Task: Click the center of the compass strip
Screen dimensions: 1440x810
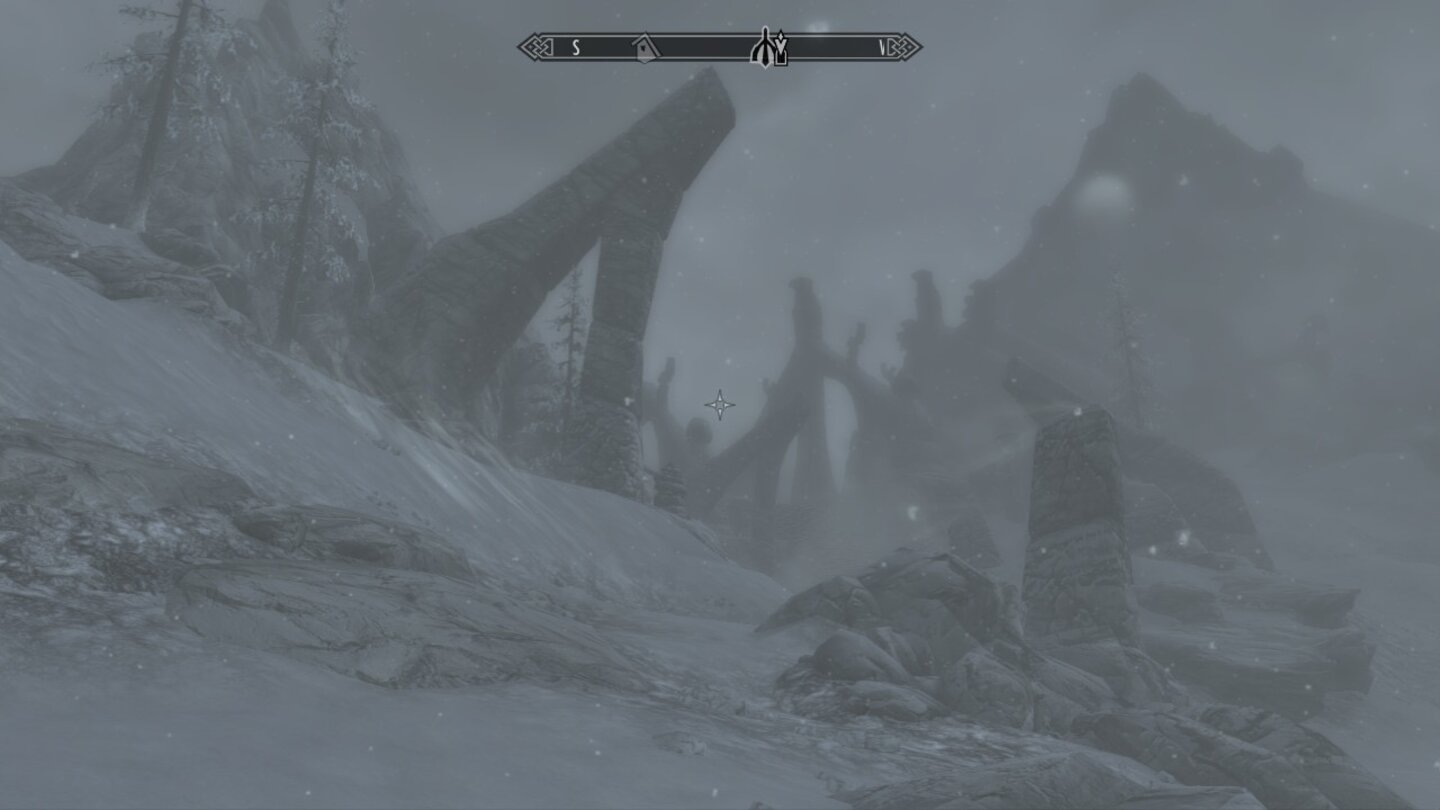Action: click(x=718, y=45)
